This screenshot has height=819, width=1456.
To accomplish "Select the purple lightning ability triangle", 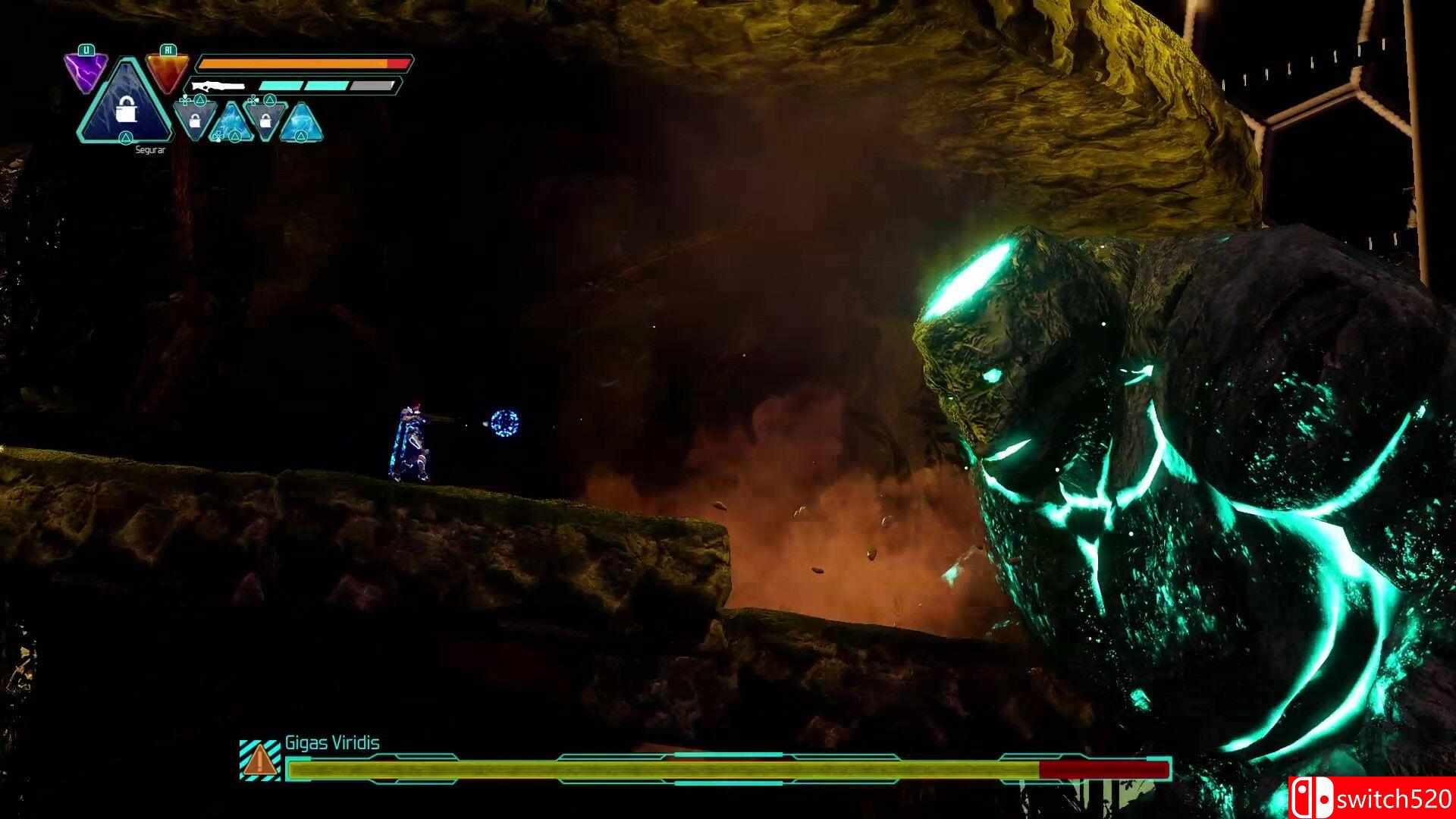I will click(x=86, y=68).
